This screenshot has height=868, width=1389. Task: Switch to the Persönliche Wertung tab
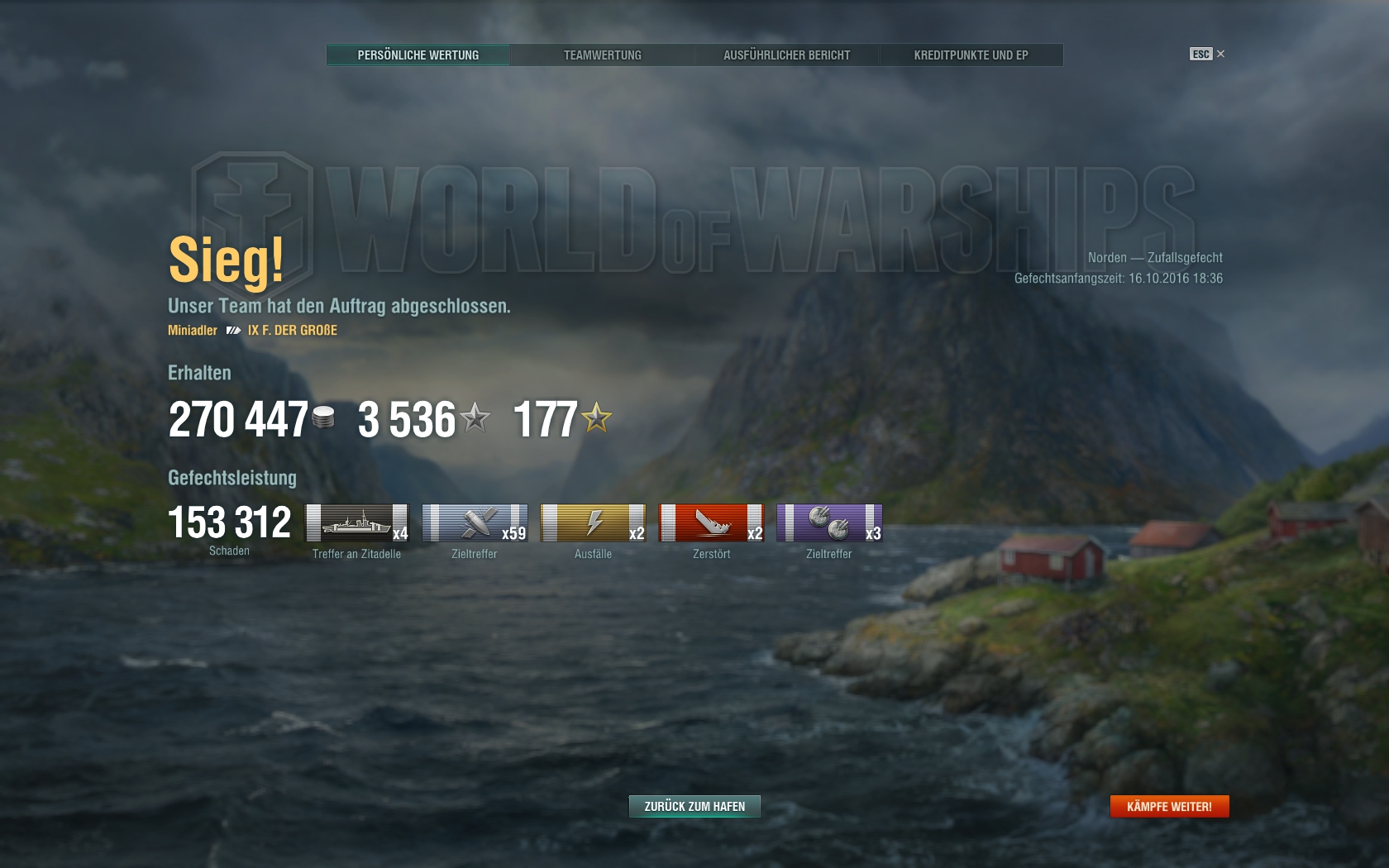(418, 55)
